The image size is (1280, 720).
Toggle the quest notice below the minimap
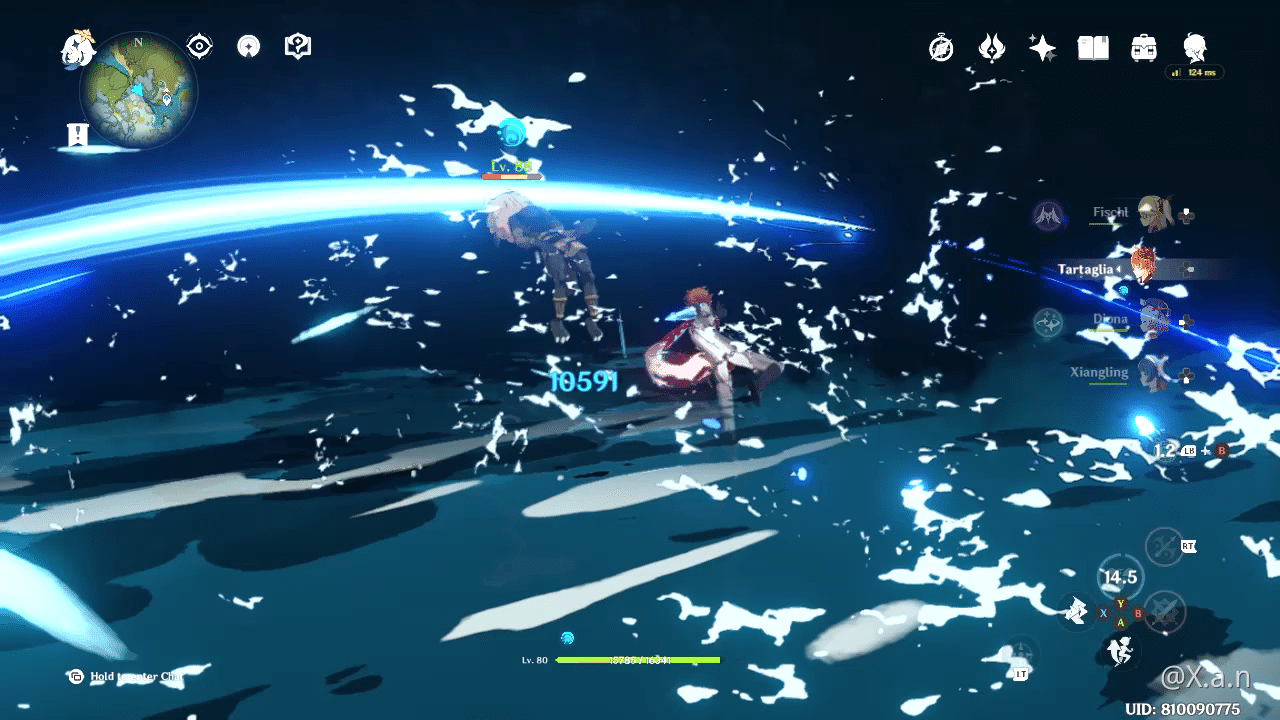pyautogui.click(x=78, y=131)
